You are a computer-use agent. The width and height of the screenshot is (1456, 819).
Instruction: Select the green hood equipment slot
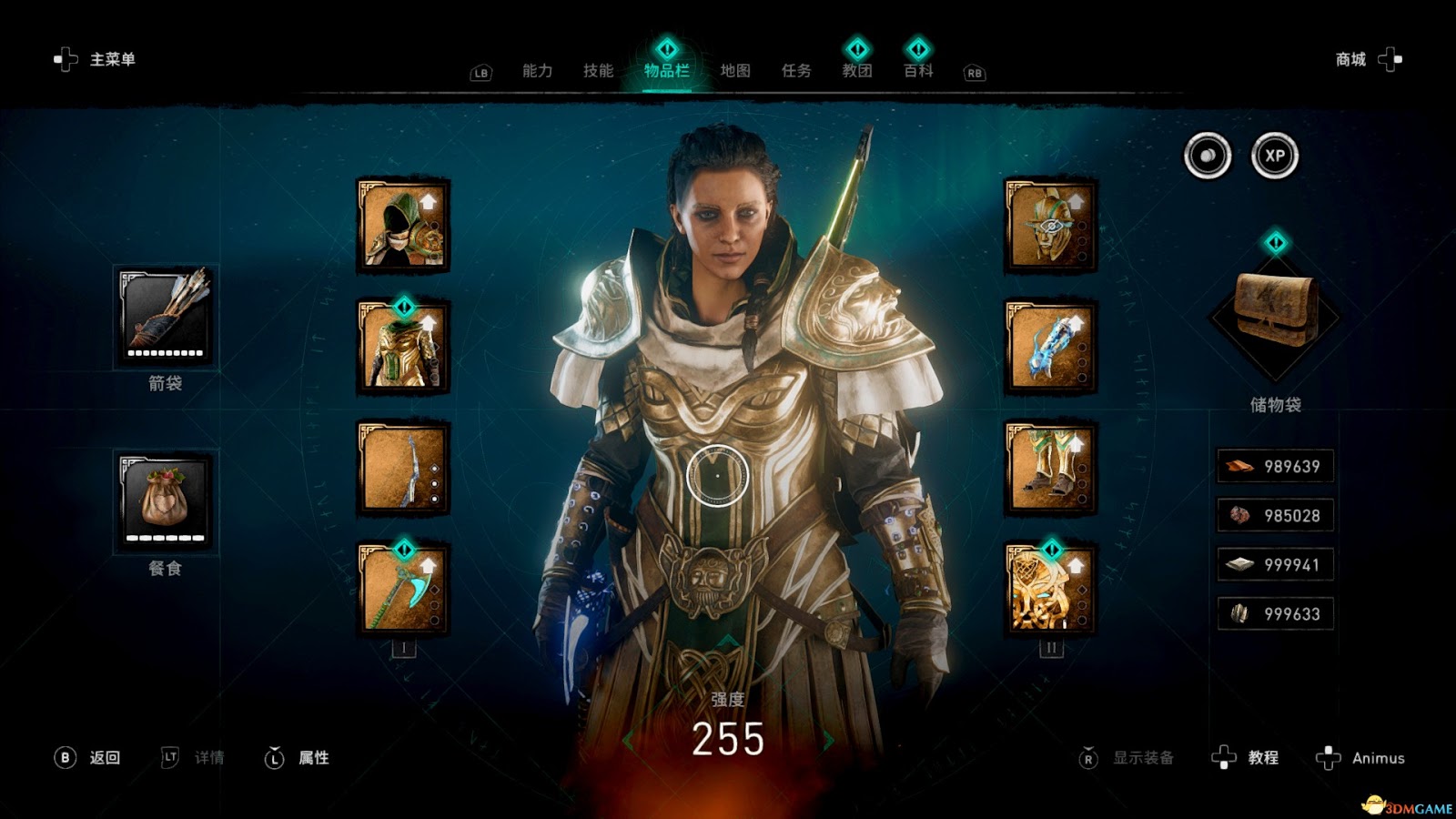[403, 226]
